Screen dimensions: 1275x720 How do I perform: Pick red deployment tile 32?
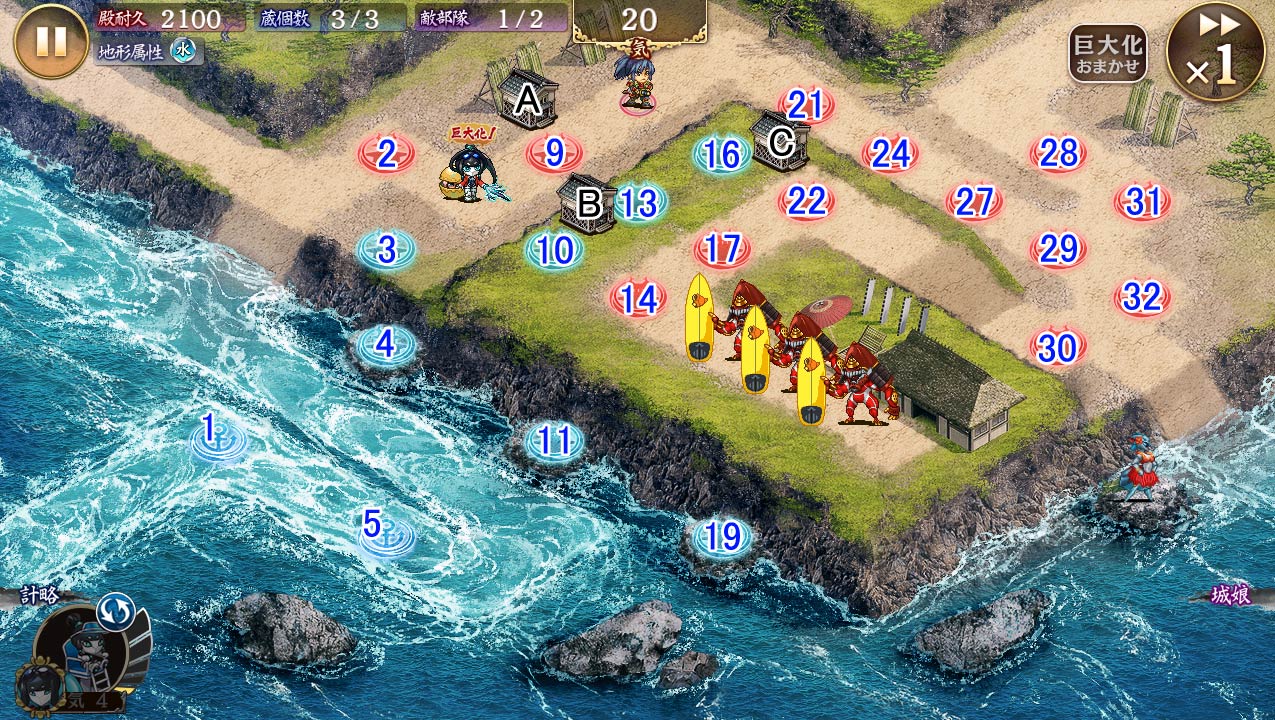coord(1142,297)
